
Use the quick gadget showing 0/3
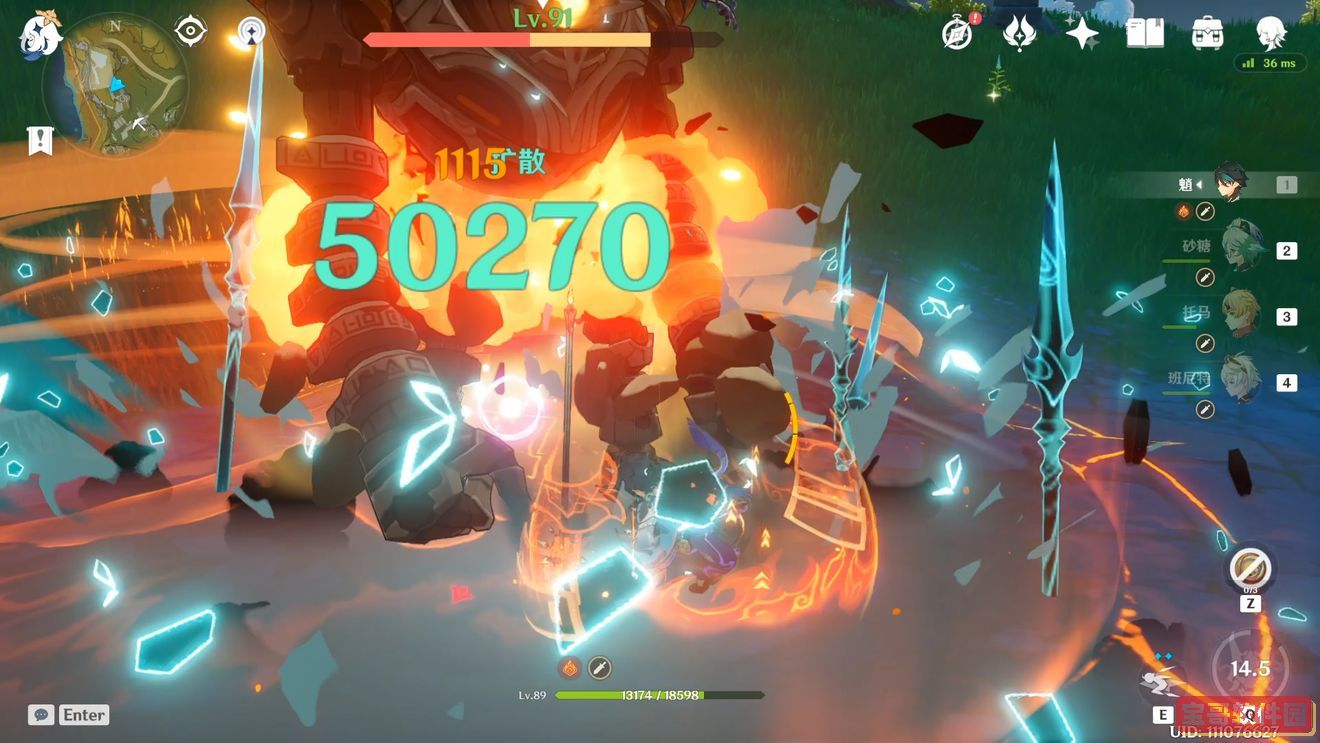pos(1250,570)
